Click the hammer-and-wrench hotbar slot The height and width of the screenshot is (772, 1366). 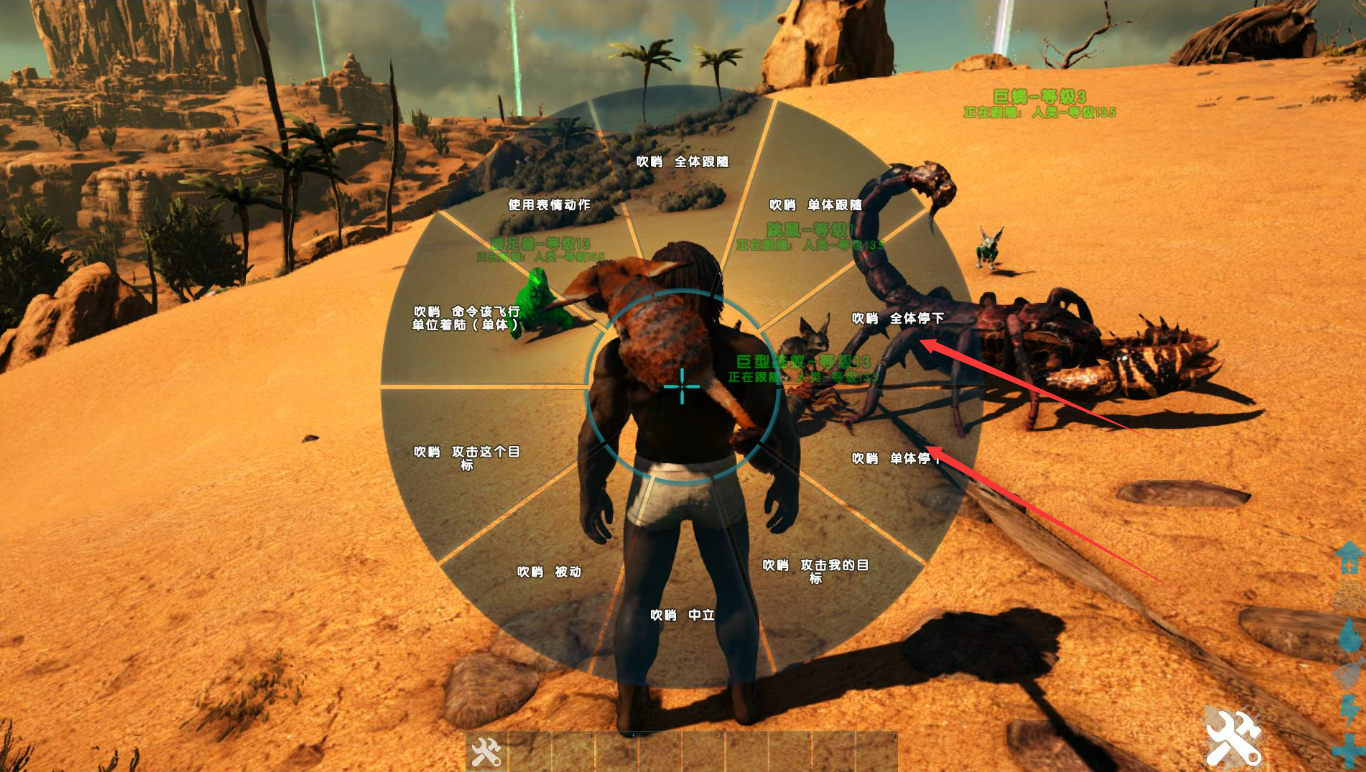click(x=486, y=751)
